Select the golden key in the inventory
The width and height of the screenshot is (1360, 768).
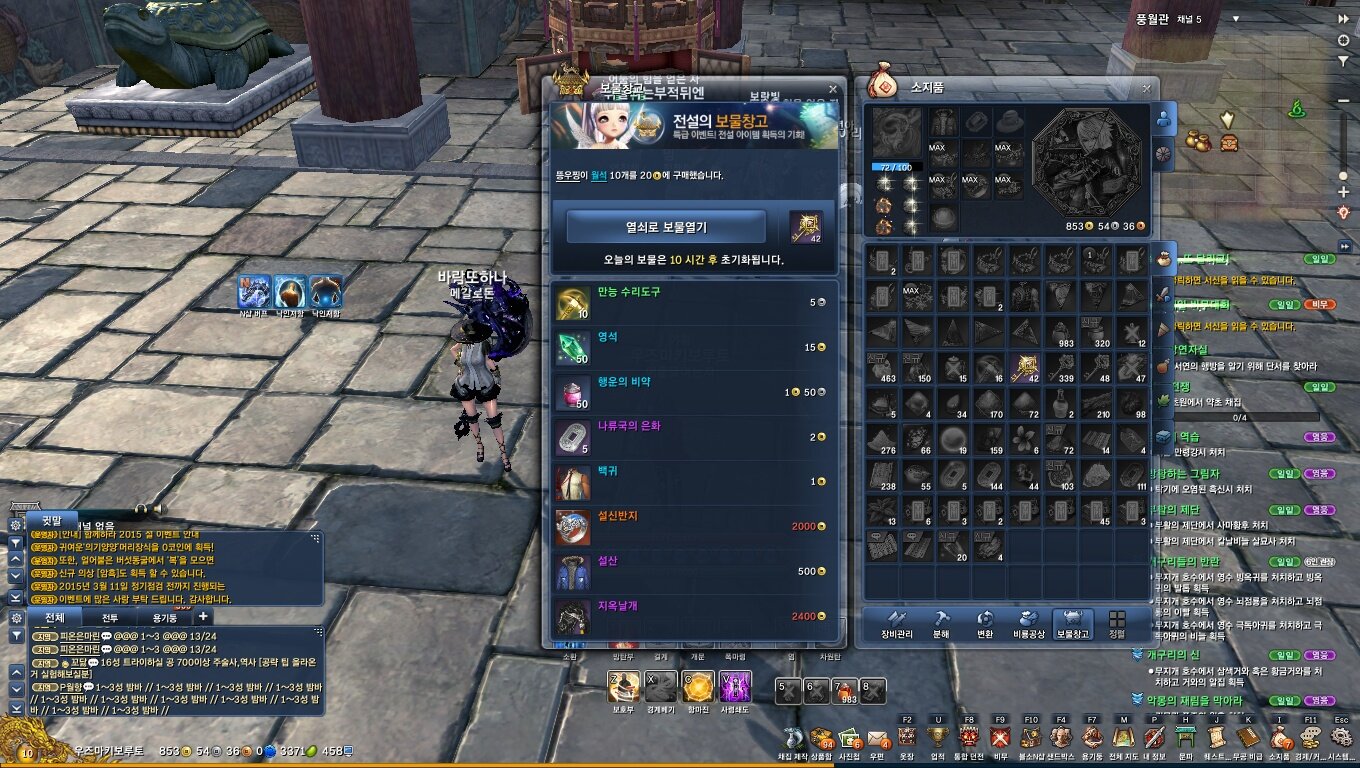click(1024, 368)
